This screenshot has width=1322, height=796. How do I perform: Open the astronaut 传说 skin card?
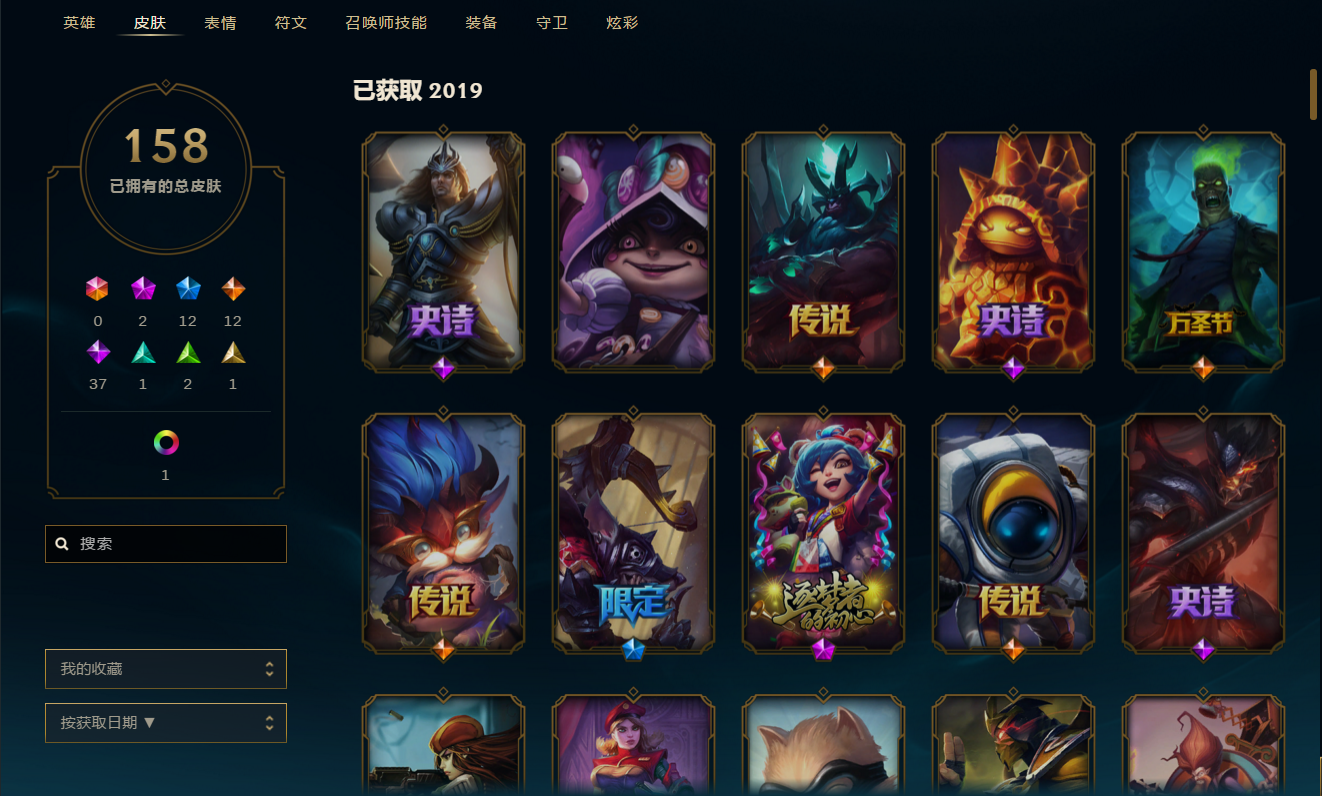tap(1013, 531)
